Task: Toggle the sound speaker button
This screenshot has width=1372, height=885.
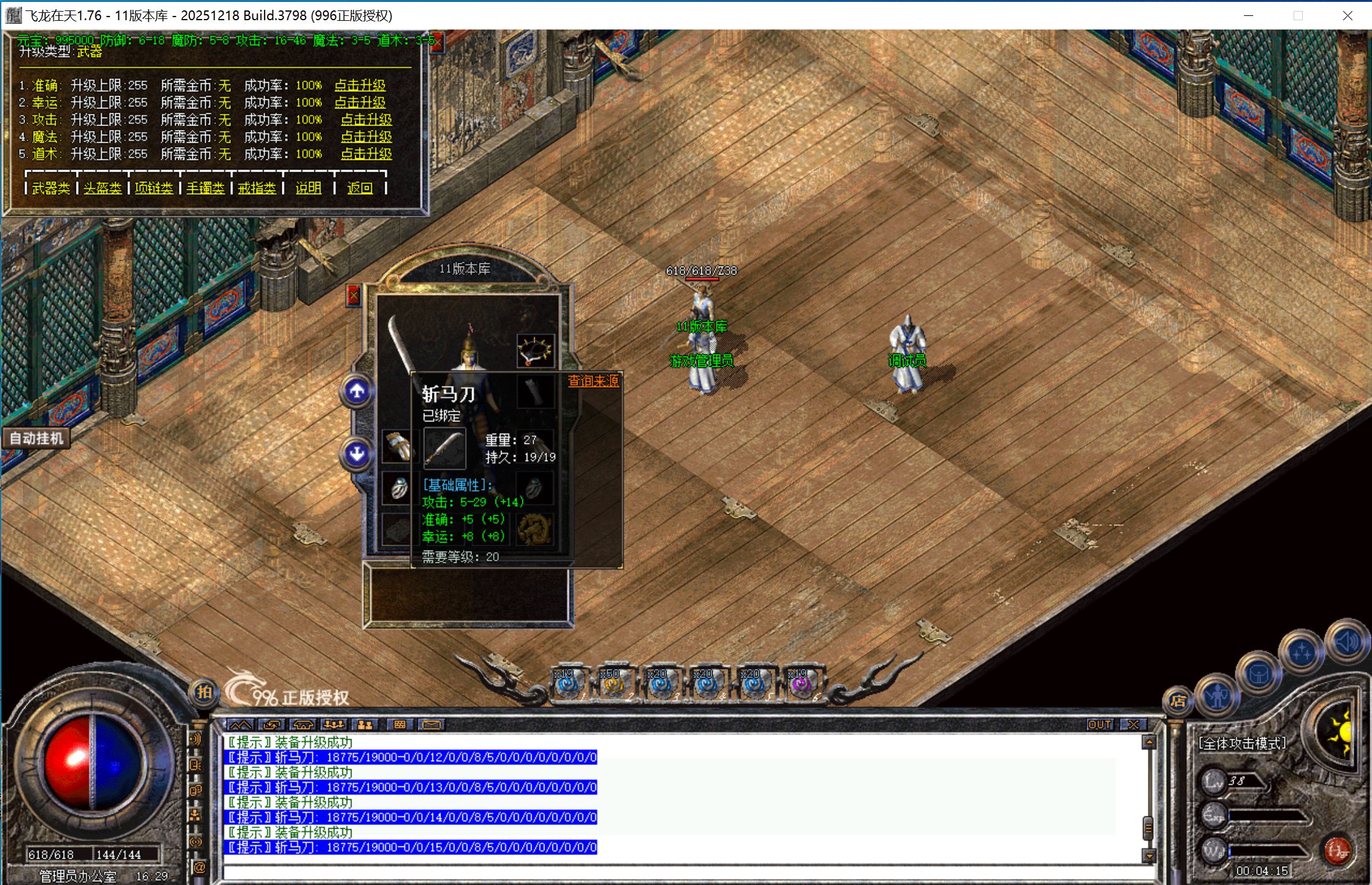Action: (1347, 642)
